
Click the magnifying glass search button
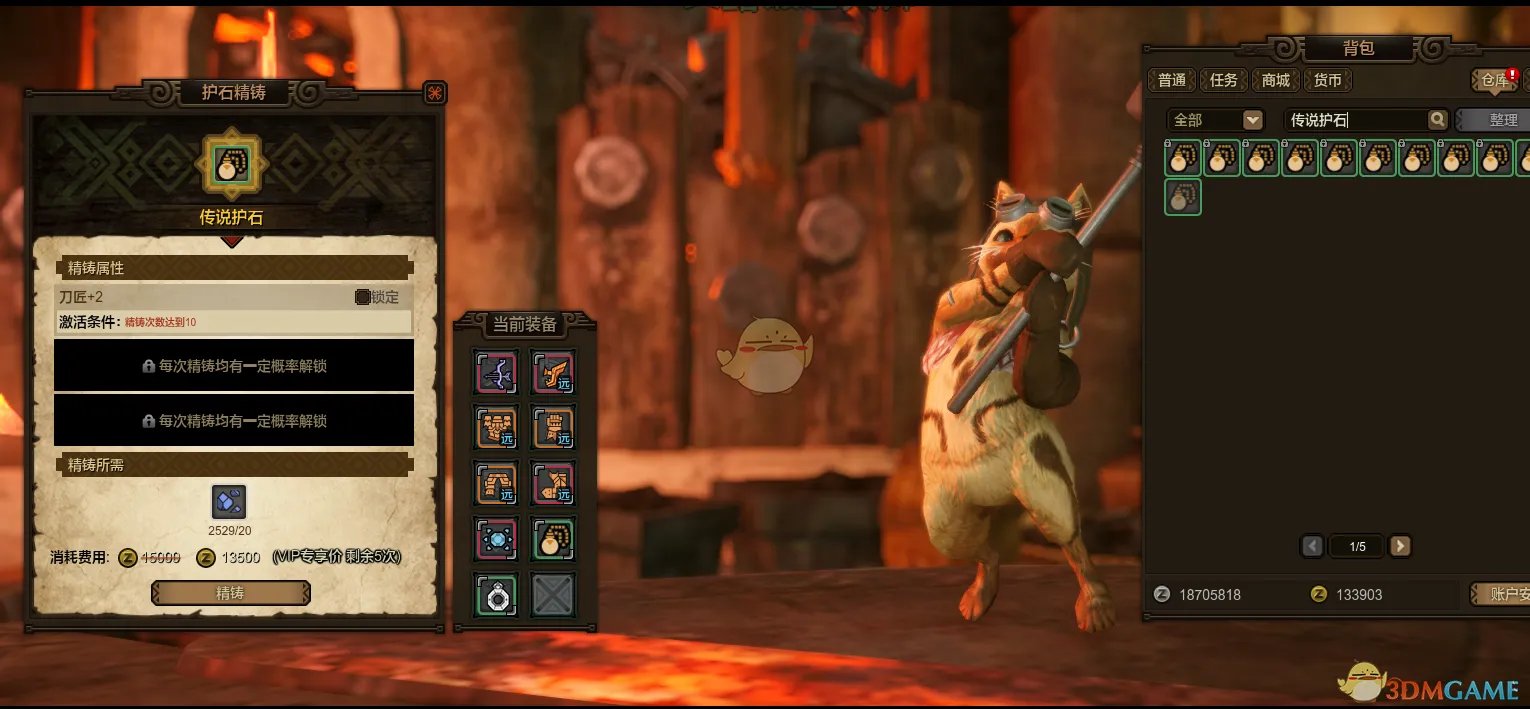pyautogui.click(x=1437, y=120)
